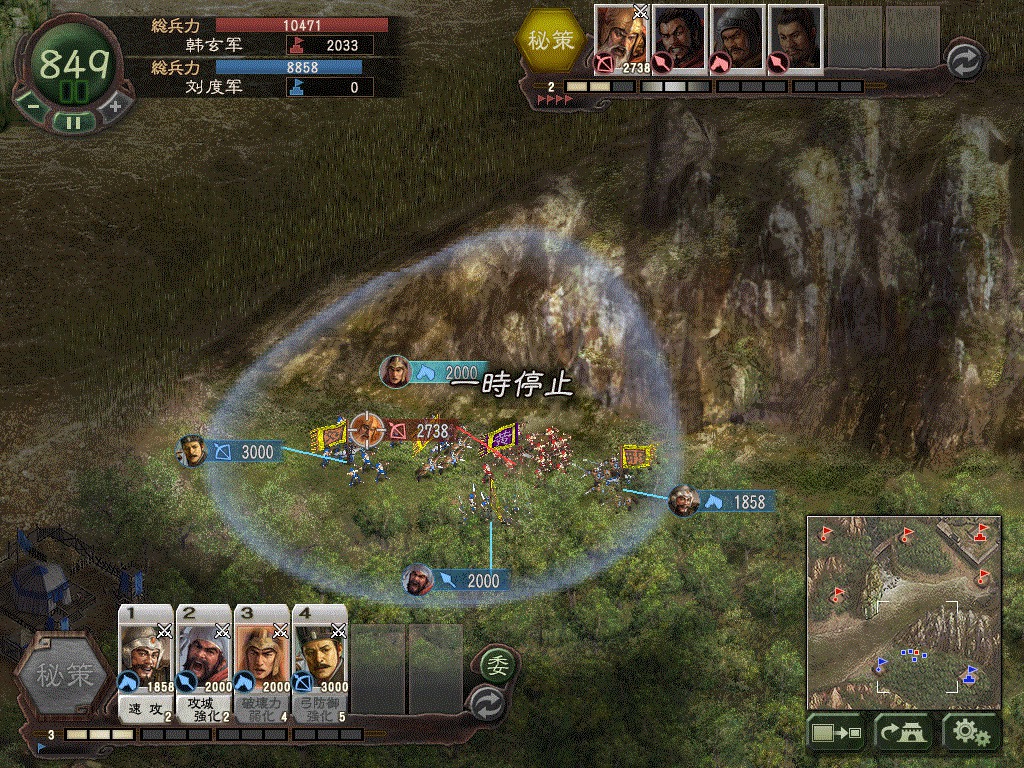This screenshot has width=1024, height=768.
Task: Click the battlefield minimap
Action: (904, 612)
